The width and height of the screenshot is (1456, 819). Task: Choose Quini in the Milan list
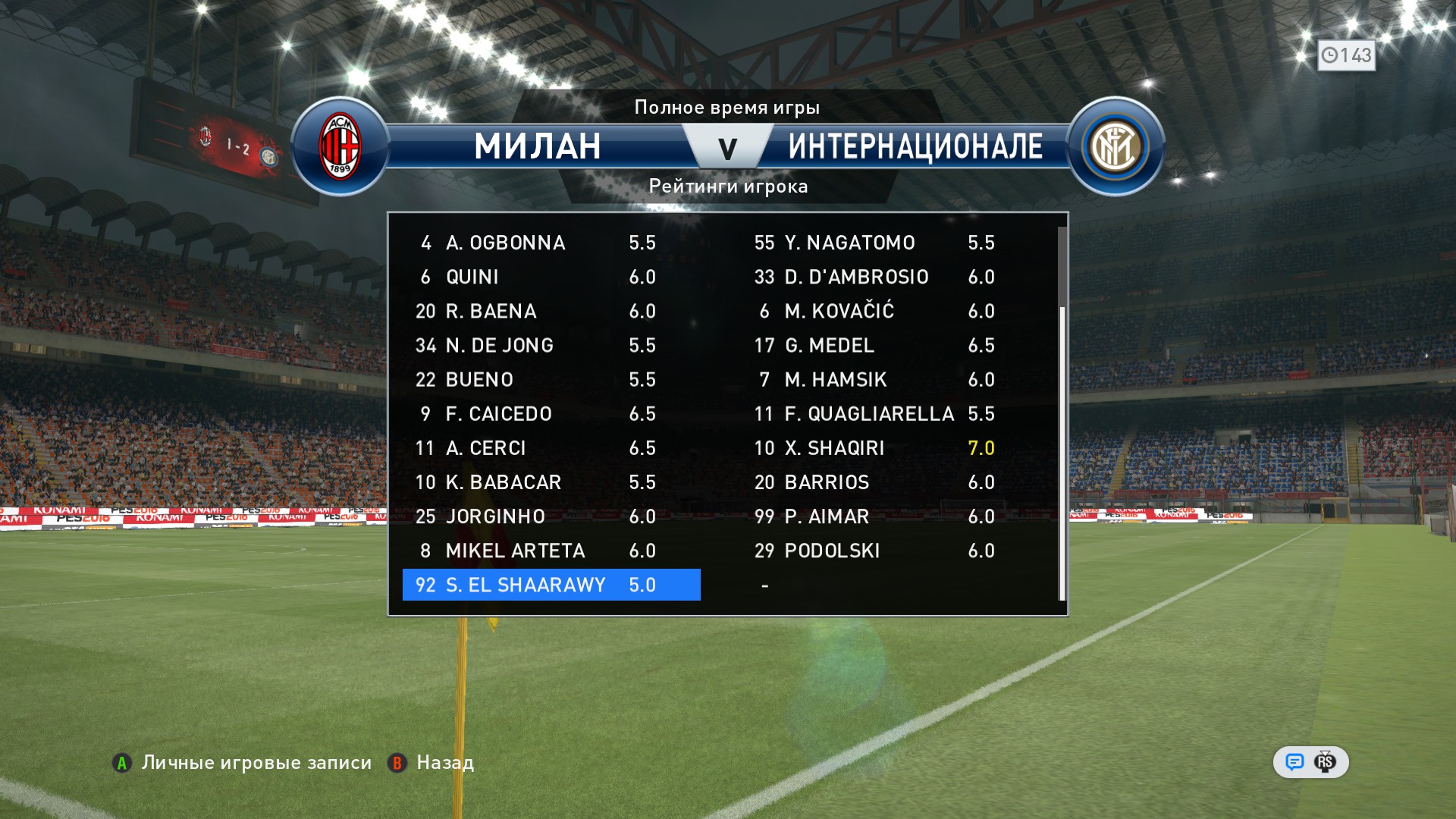[x=551, y=277]
